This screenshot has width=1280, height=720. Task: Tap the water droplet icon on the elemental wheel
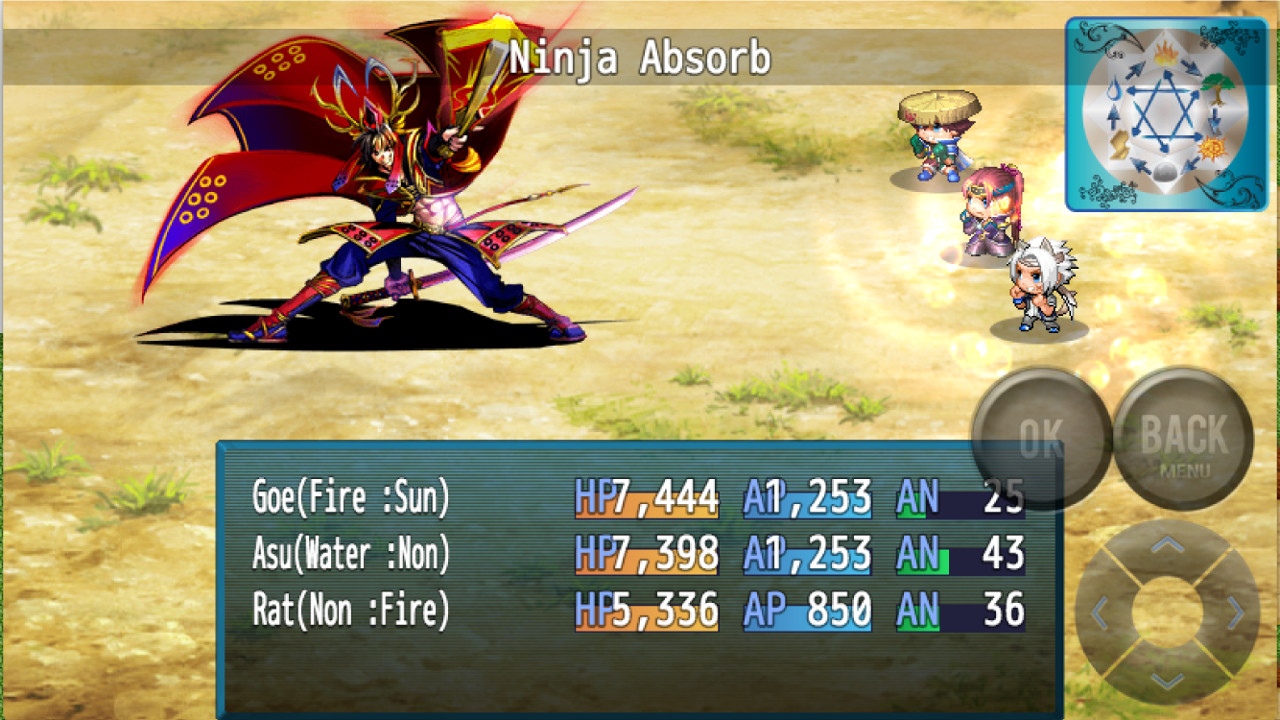point(1114,89)
